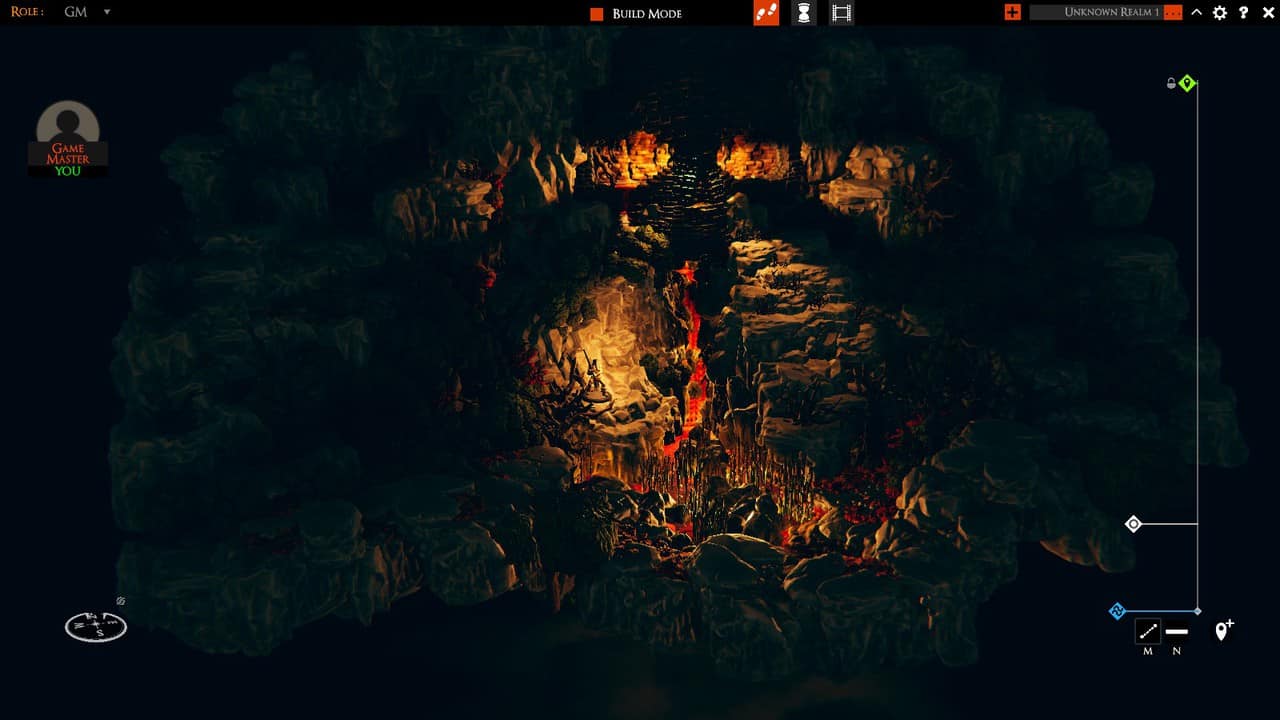Click the plus icon to add a board
Image resolution: width=1280 pixels, height=720 pixels.
pos(1013,13)
